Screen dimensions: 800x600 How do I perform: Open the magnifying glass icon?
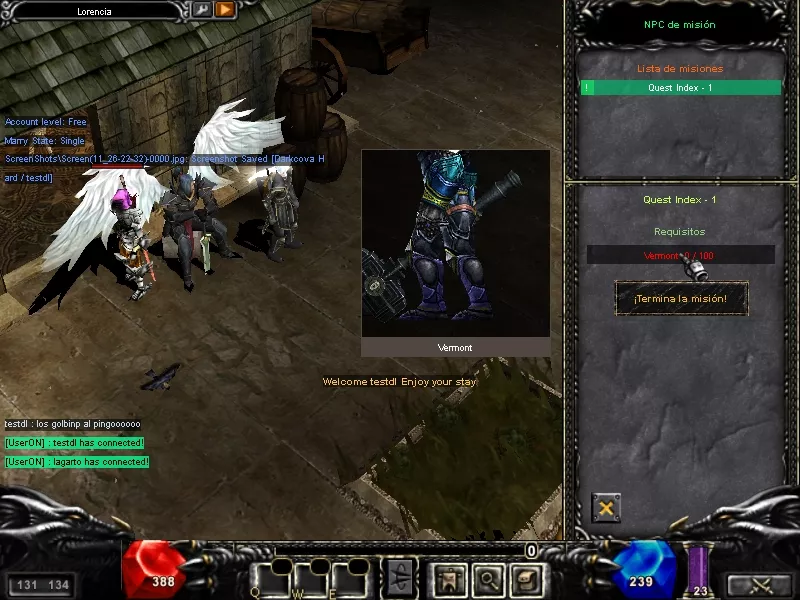487,578
